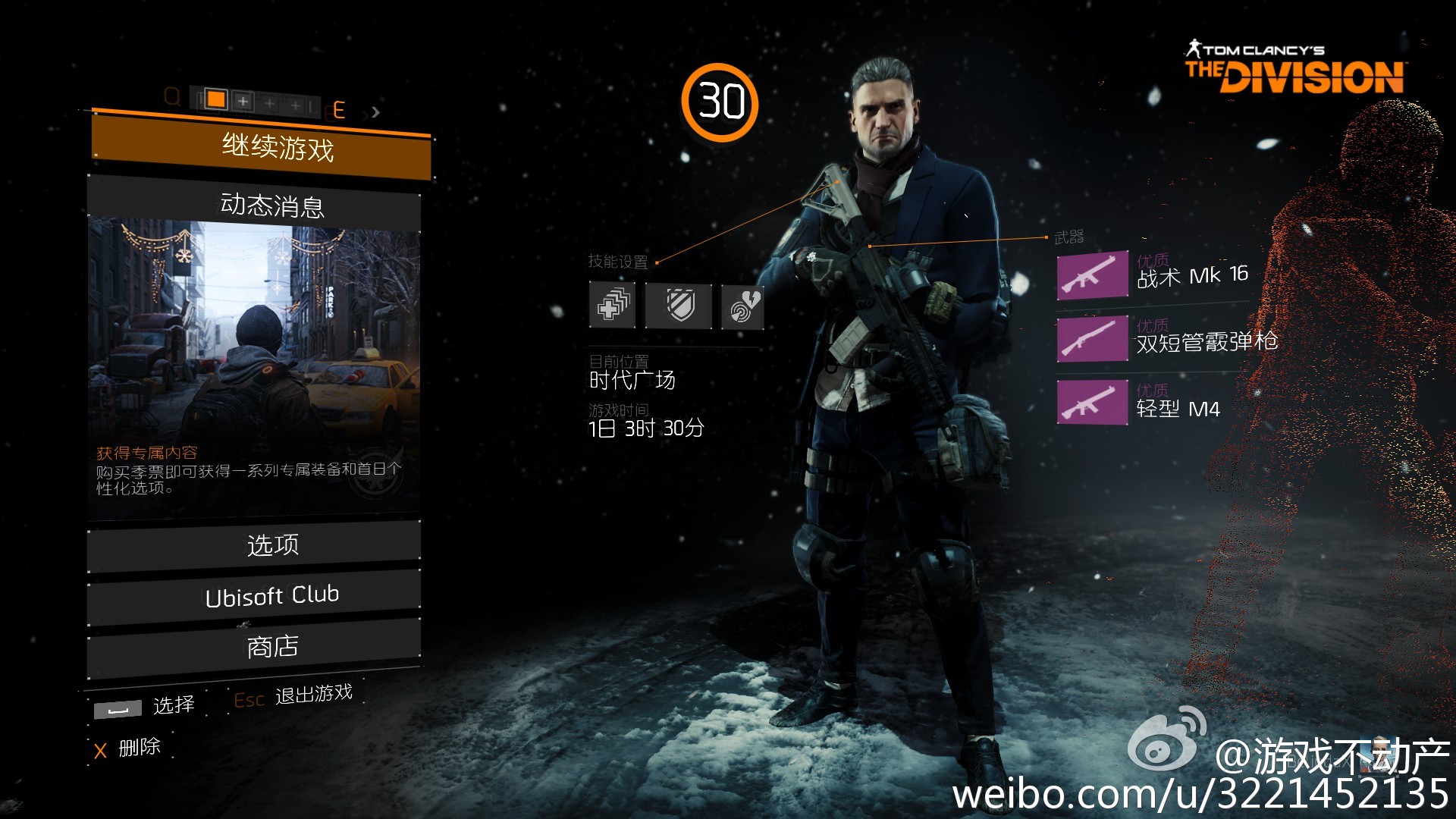Select the 双短管霰弹枪 shotgun weapon
This screenshot has height=819, width=1456.
pyautogui.click(x=1168, y=339)
